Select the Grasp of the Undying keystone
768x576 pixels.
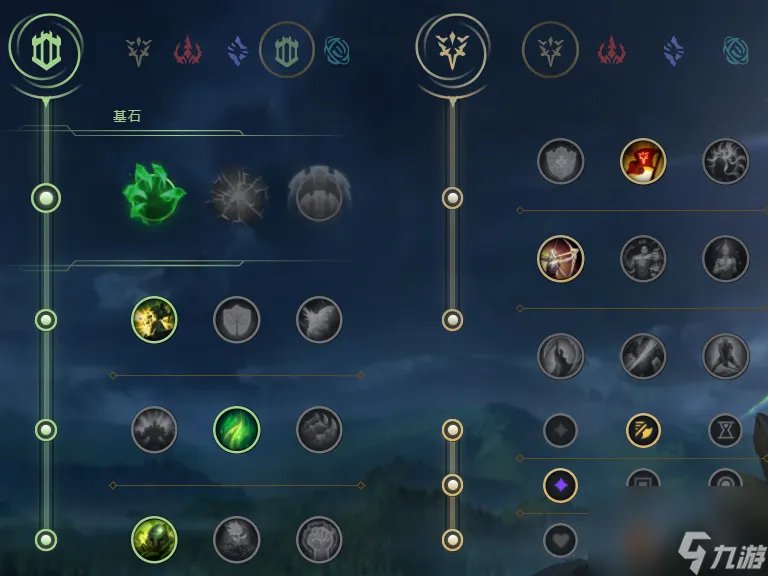154,193
